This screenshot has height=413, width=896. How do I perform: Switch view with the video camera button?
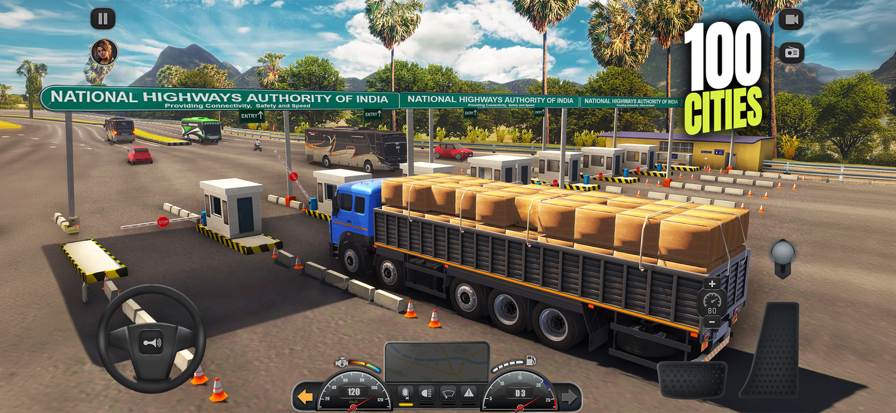click(791, 19)
